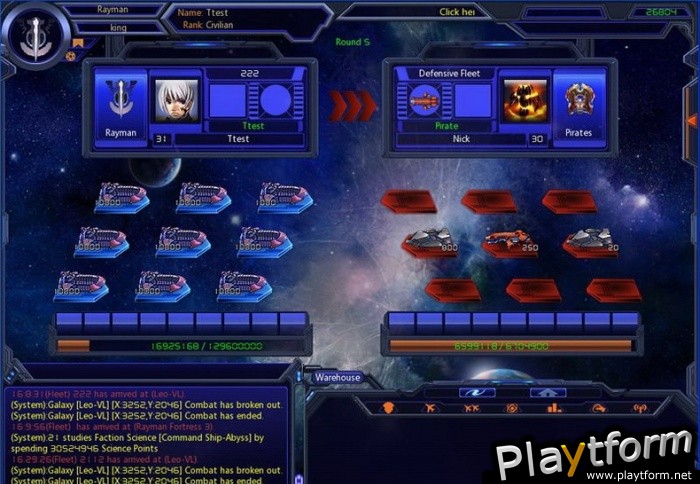The image size is (700, 484).
Task: Select the Rayman faction badge
Action: [120, 105]
